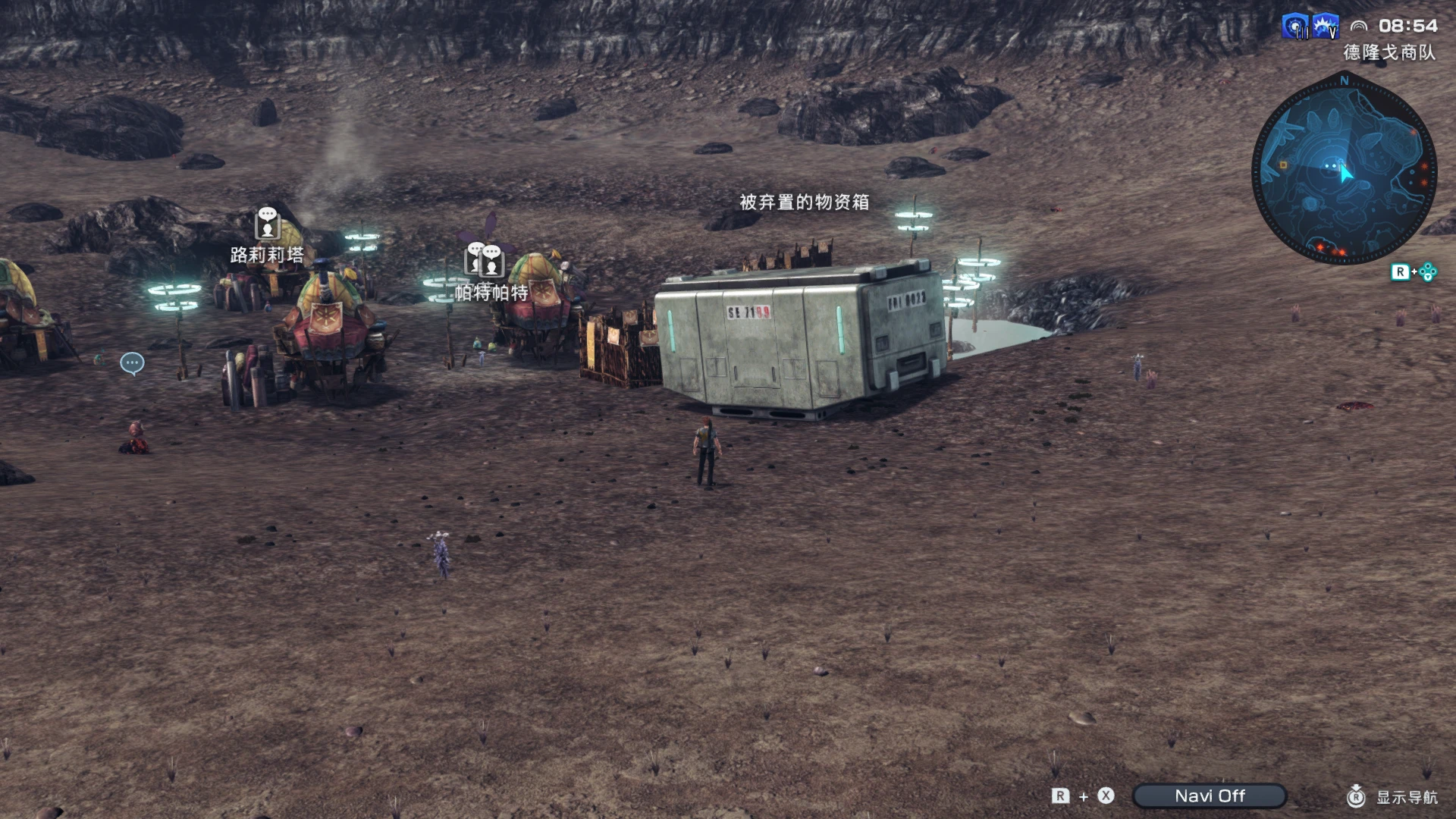Click the R button icon beside 显示导航
Viewport: 1456px width, 819px height.
pos(1357,797)
